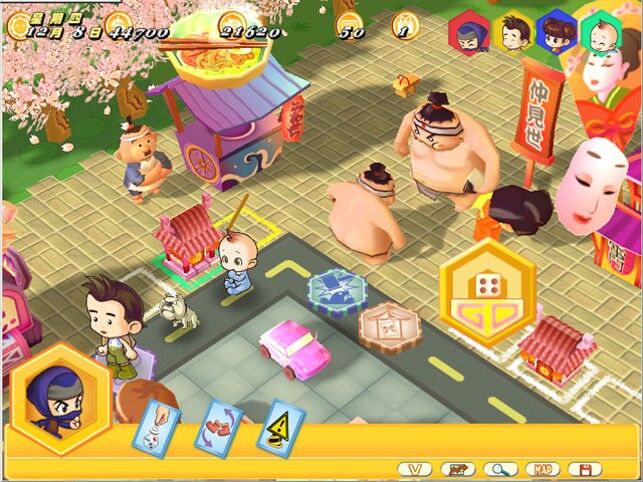The image size is (643, 482).
Task: Click the V button on bottom bar
Action: tap(414, 468)
